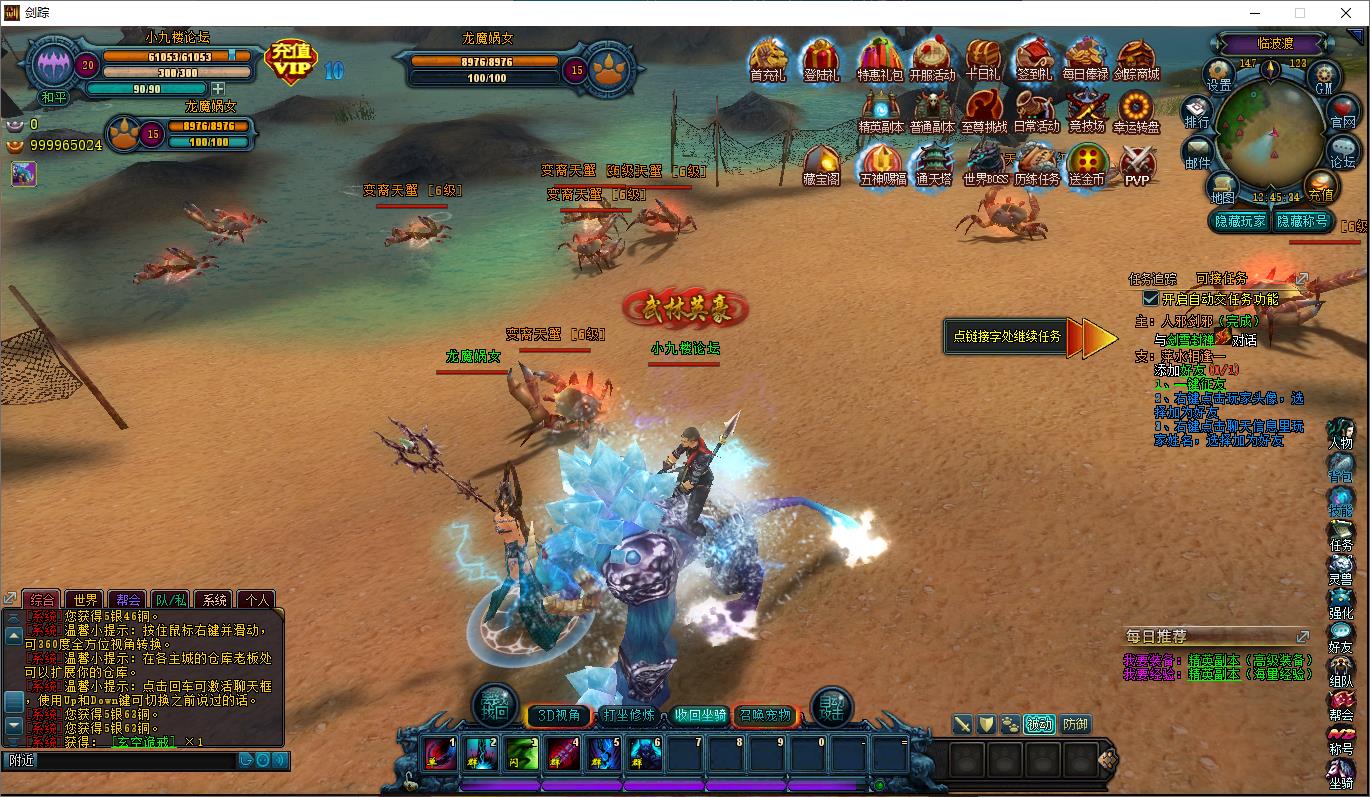Click the 召唤宠物 summon pet button
1370x797 pixels.
[x=765, y=715]
